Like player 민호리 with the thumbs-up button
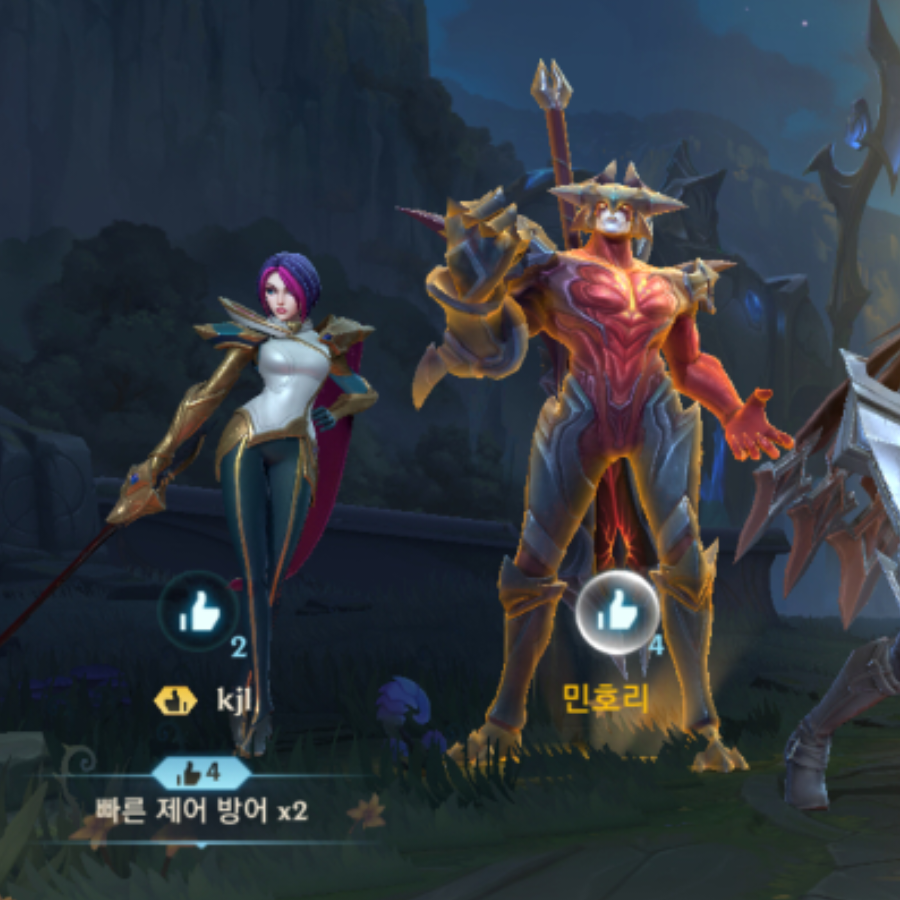The width and height of the screenshot is (900, 900). pyautogui.click(x=618, y=608)
